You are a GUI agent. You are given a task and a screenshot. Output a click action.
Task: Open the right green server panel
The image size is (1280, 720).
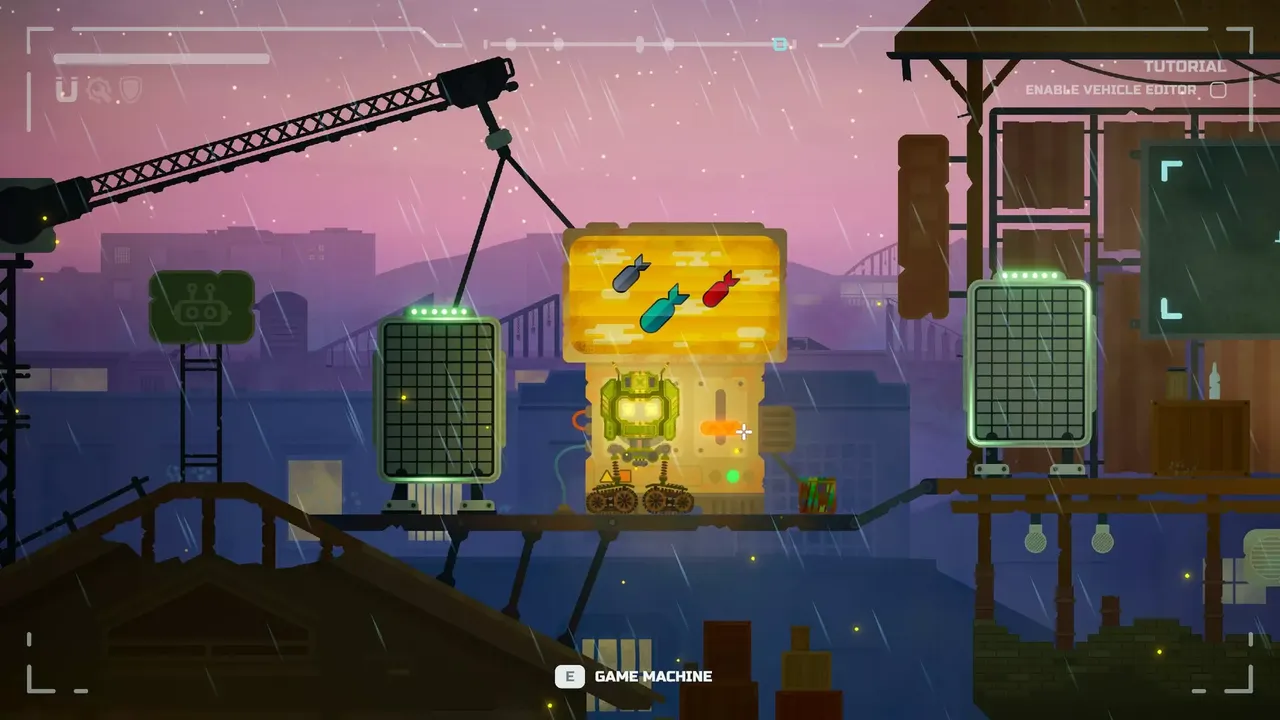[x=1029, y=360]
